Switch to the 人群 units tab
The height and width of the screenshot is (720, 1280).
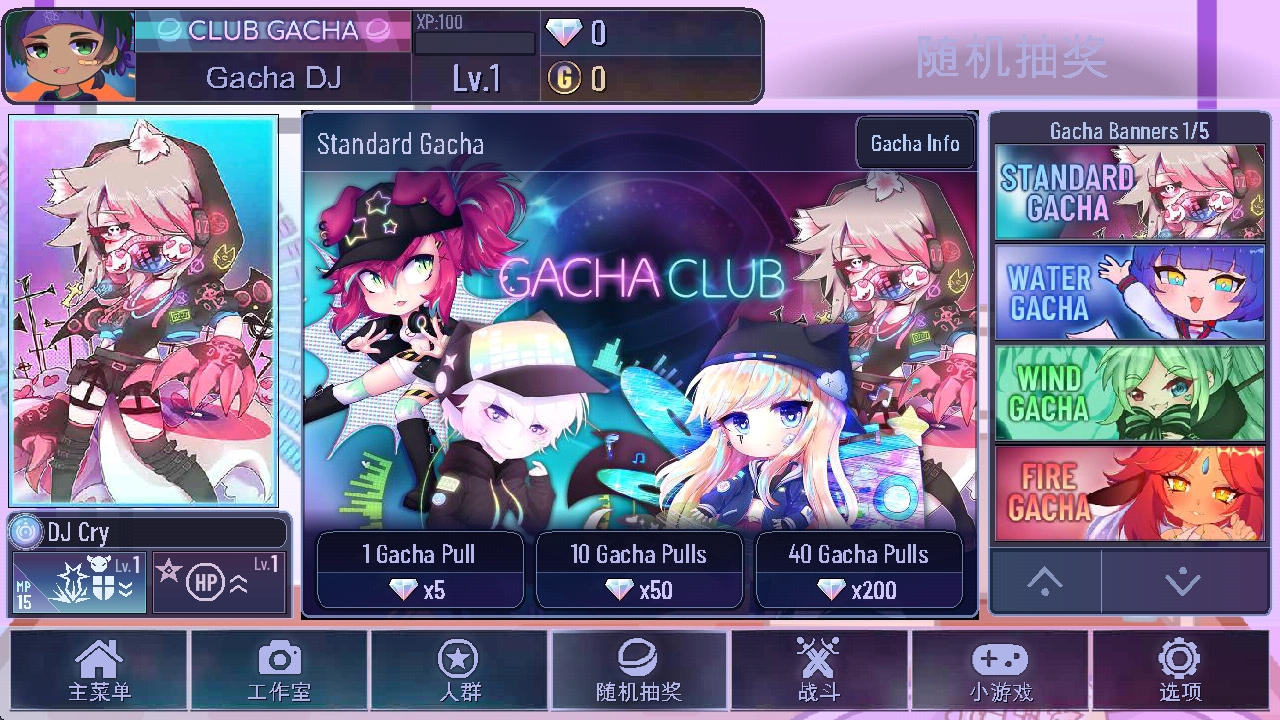(x=460, y=668)
